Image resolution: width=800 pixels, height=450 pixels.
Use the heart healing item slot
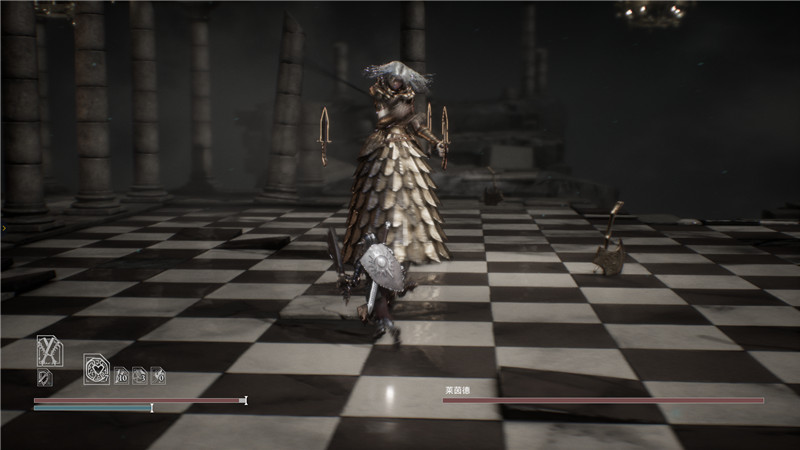pos(97,370)
